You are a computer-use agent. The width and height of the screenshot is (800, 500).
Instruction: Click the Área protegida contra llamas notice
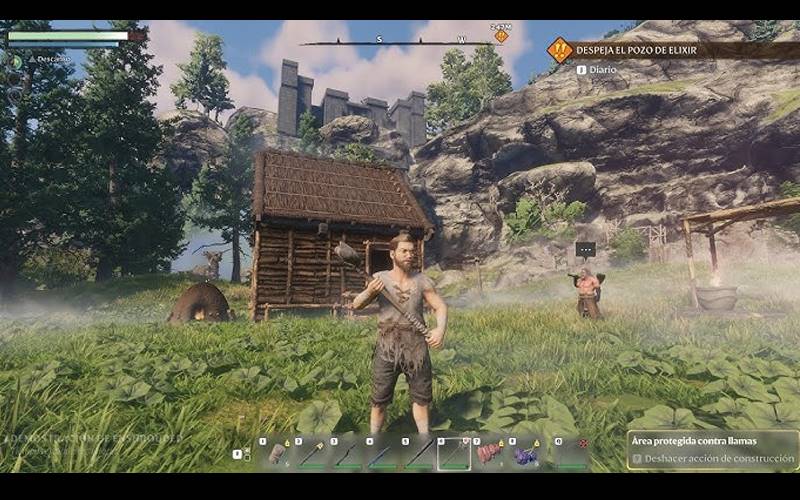(x=712, y=441)
